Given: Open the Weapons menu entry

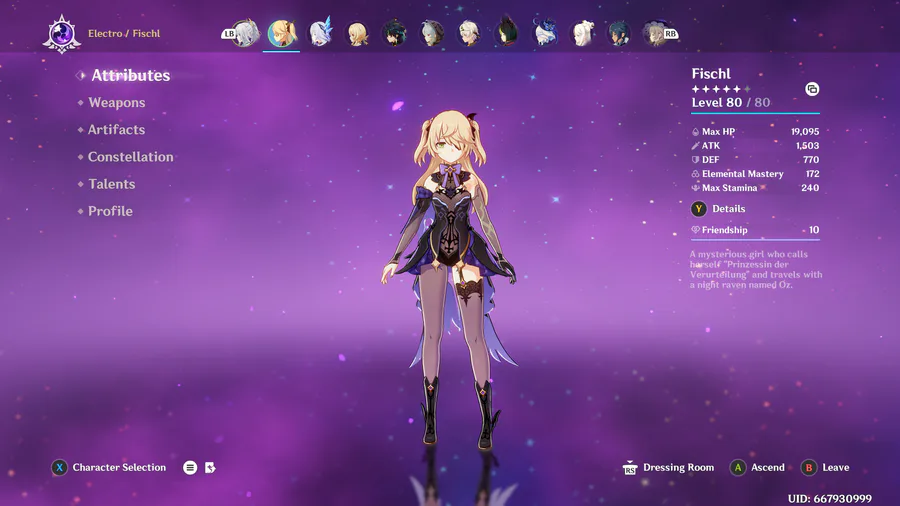Looking at the screenshot, I should click(116, 103).
